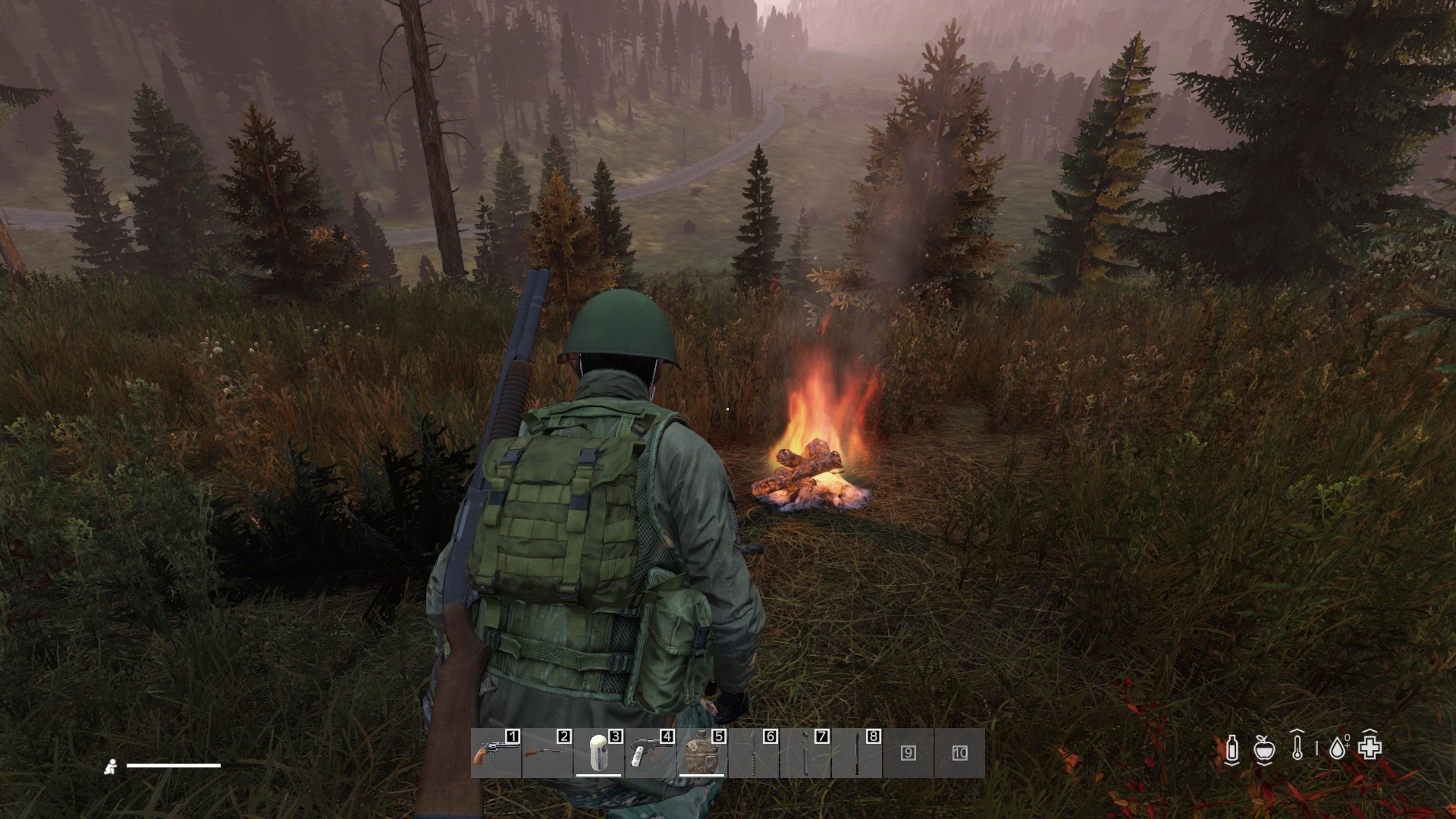Viewport: 1456px width, 819px height.
Task: Equip the combat knife in slot 6
Action: tap(753, 753)
